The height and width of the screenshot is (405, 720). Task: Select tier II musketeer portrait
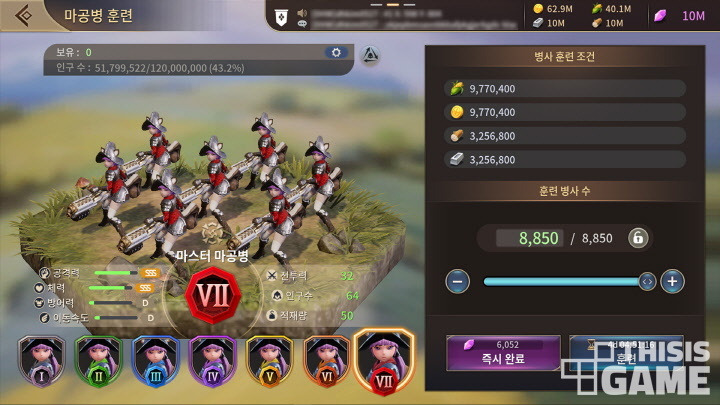click(98, 362)
